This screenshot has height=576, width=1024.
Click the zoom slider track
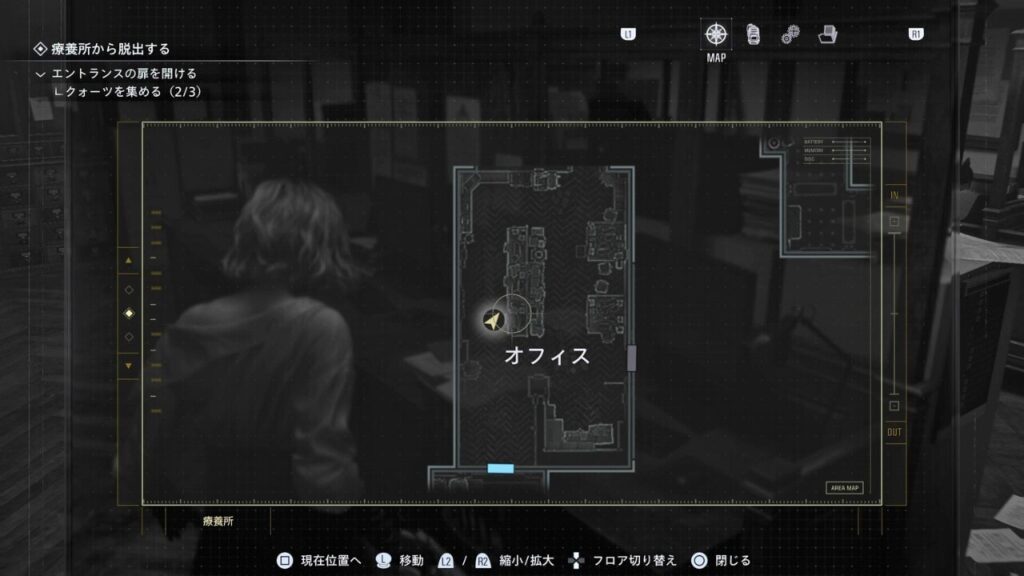click(894, 313)
